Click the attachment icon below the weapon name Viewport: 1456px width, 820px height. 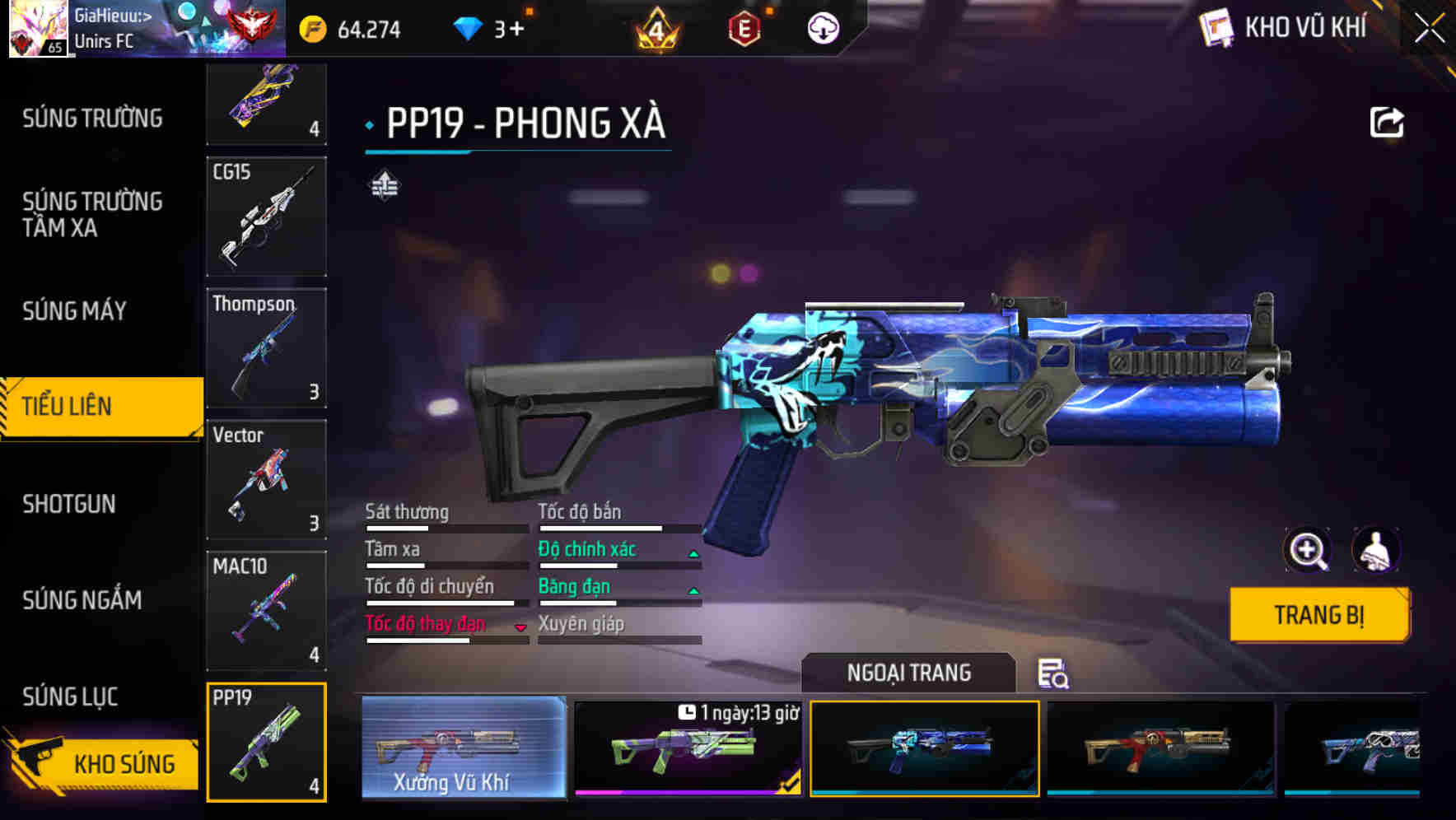(x=384, y=185)
